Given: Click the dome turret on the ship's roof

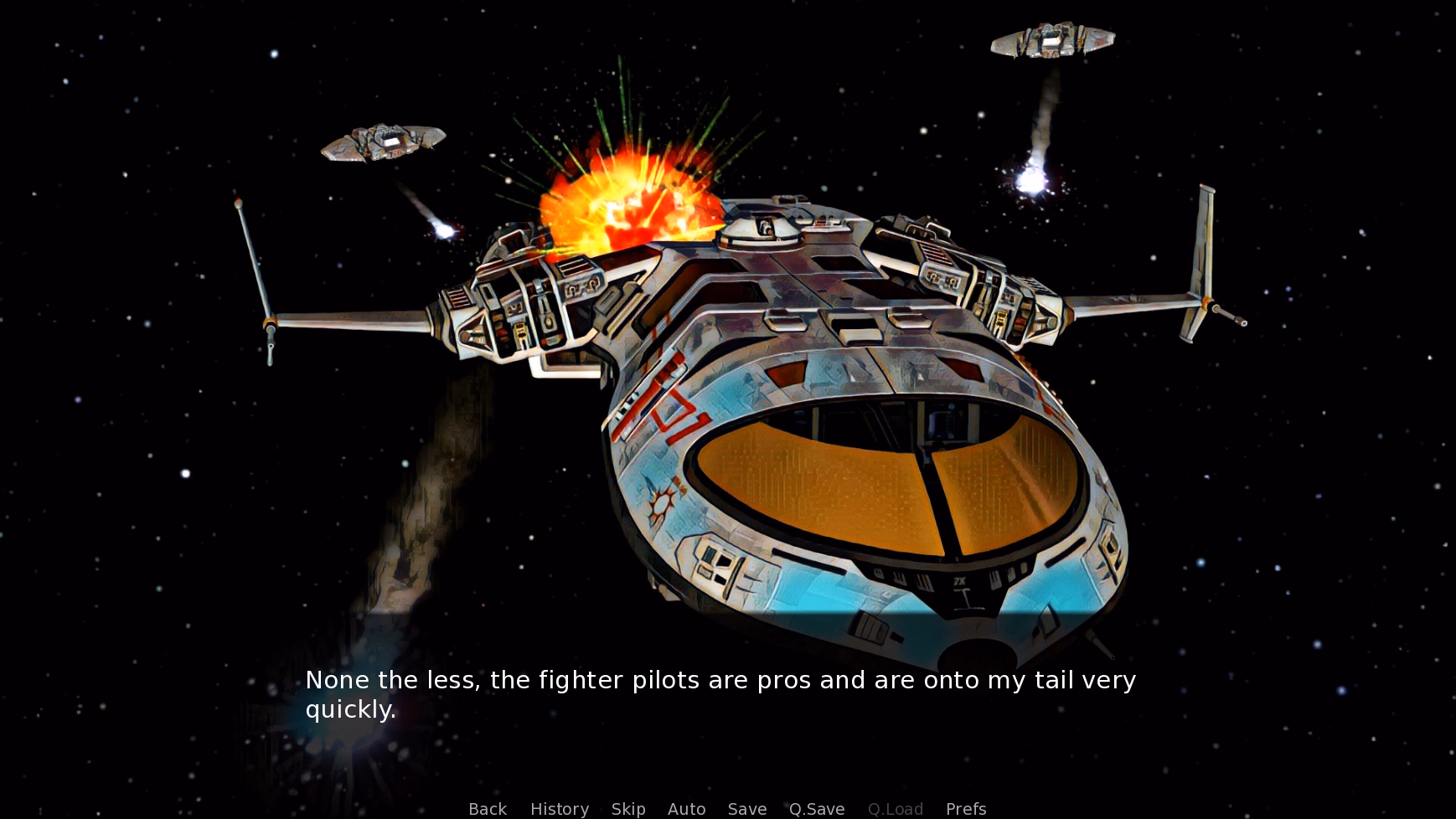Looking at the screenshot, I should pos(764,226).
